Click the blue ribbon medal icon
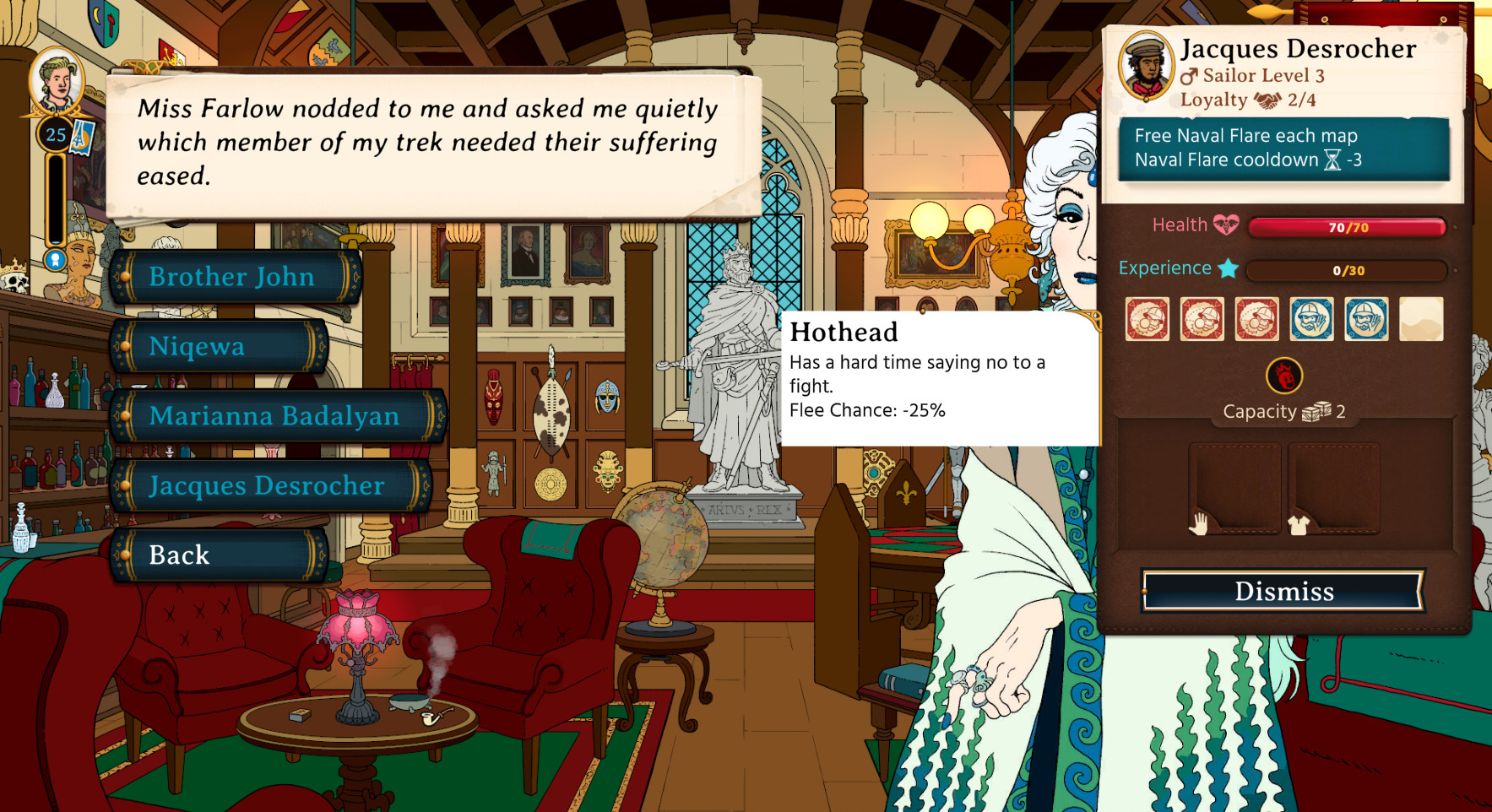Image resolution: width=1492 pixels, height=812 pixels. pyautogui.click(x=56, y=259)
